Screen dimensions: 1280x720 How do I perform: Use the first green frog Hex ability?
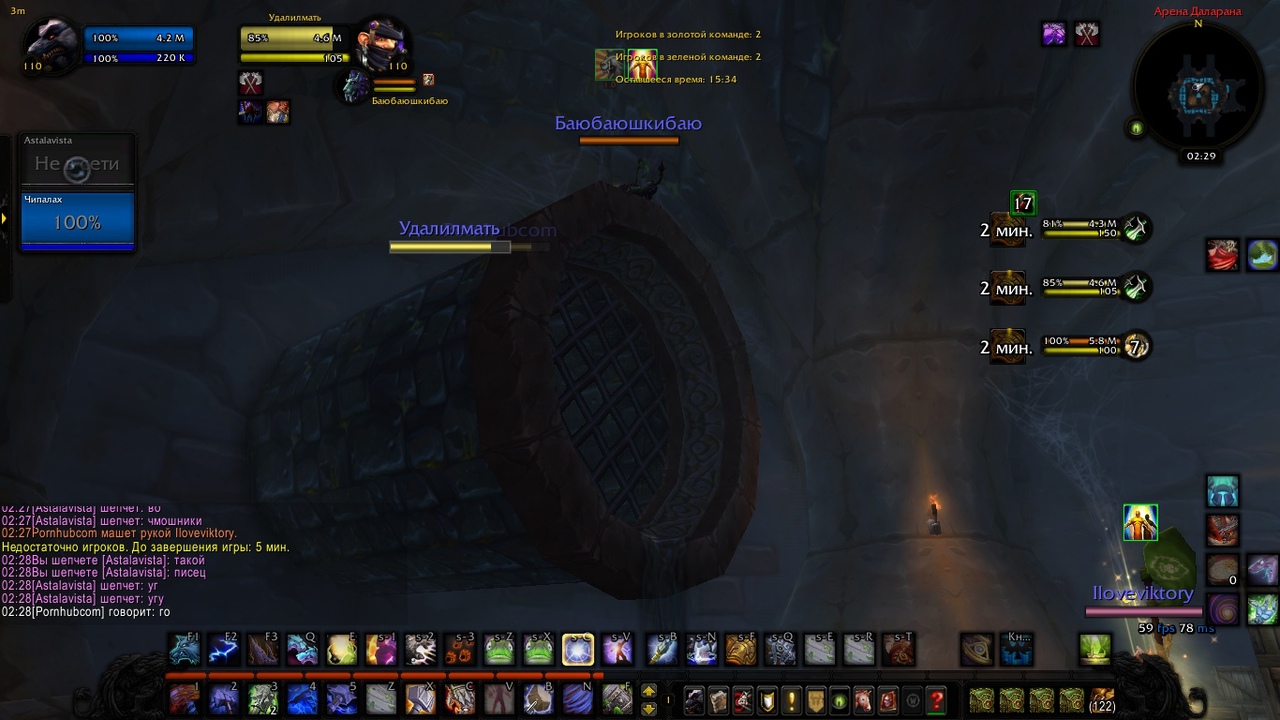click(x=499, y=649)
